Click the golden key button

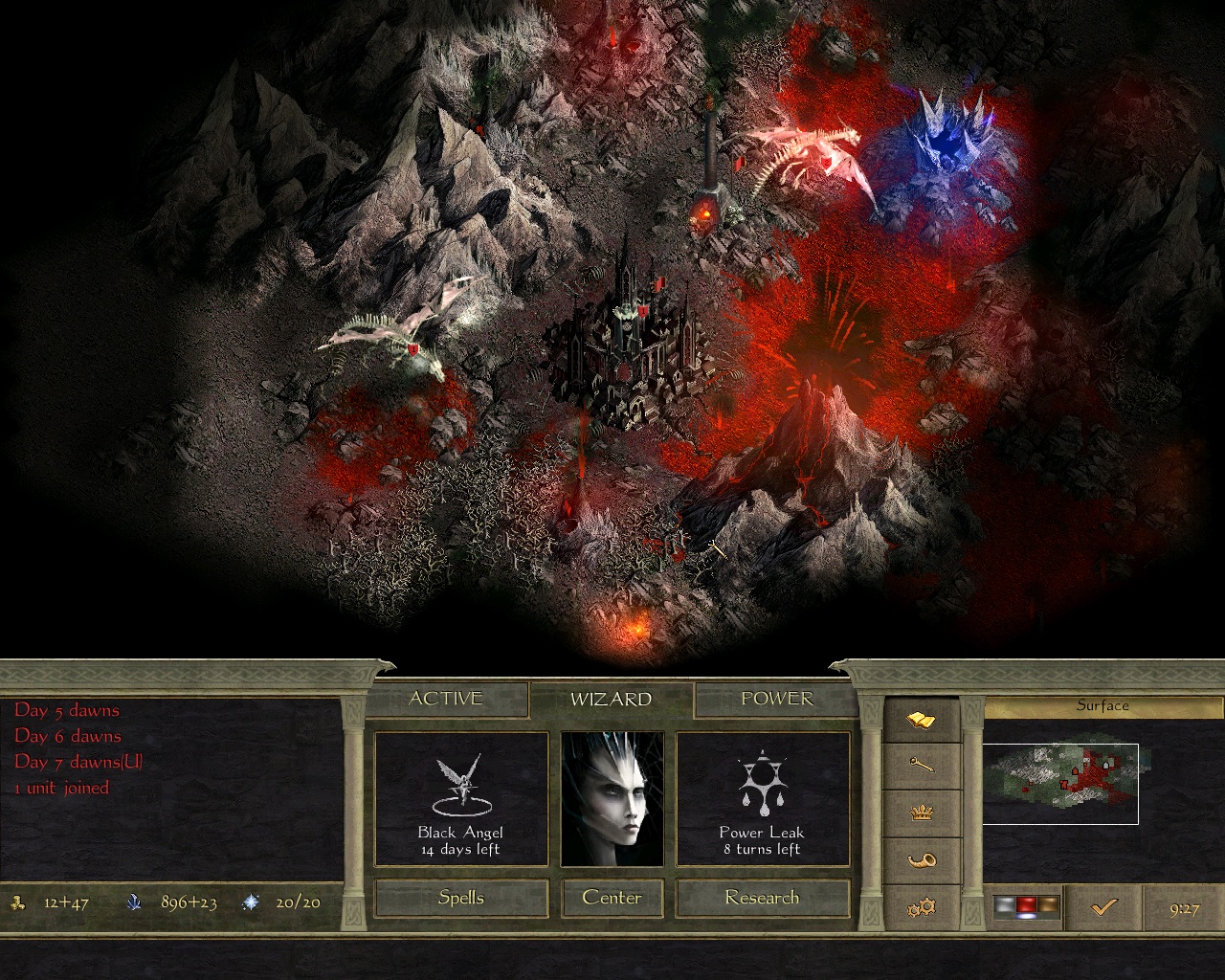921,766
